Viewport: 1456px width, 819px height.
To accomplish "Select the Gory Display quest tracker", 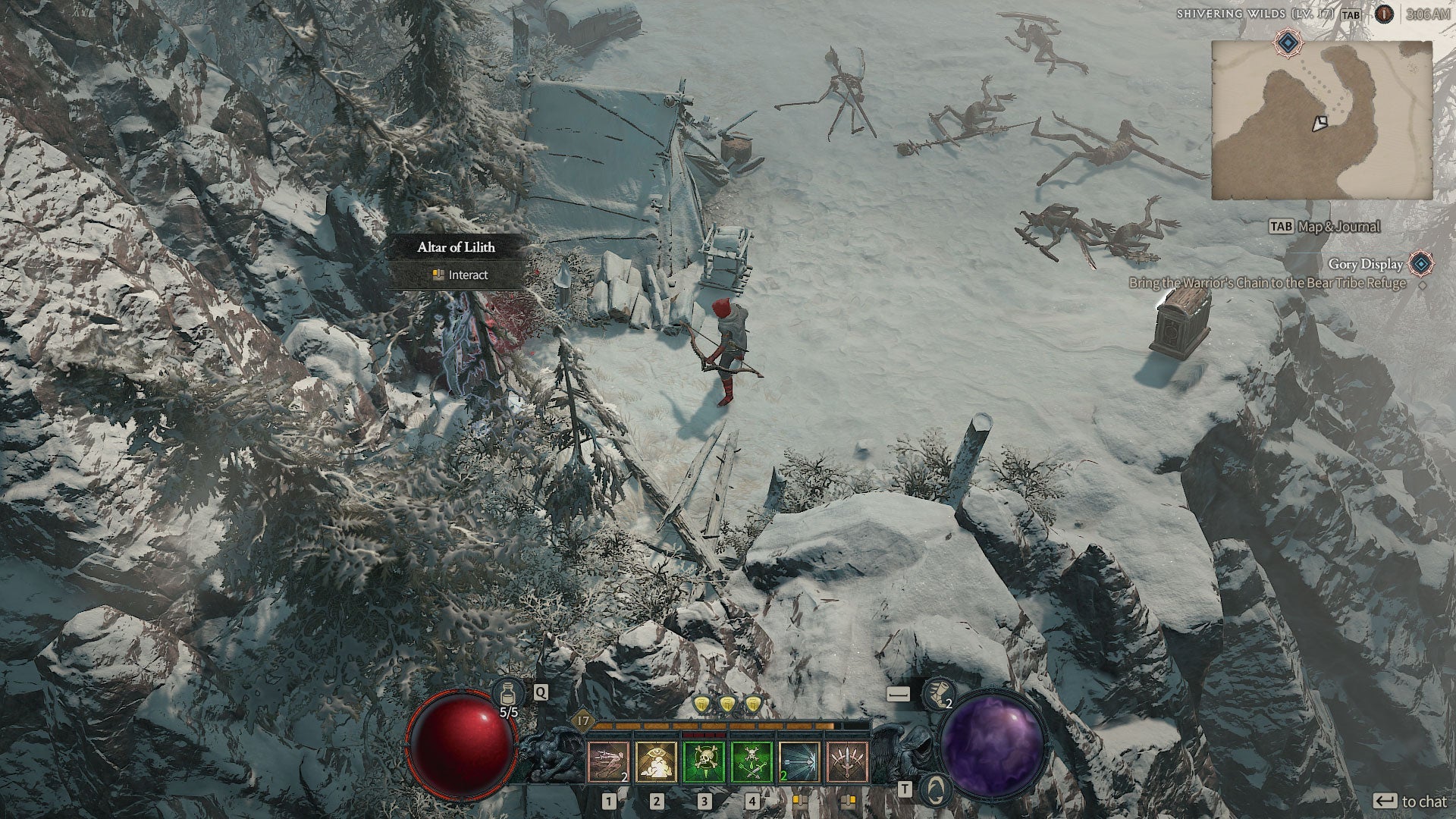I will 1365,264.
